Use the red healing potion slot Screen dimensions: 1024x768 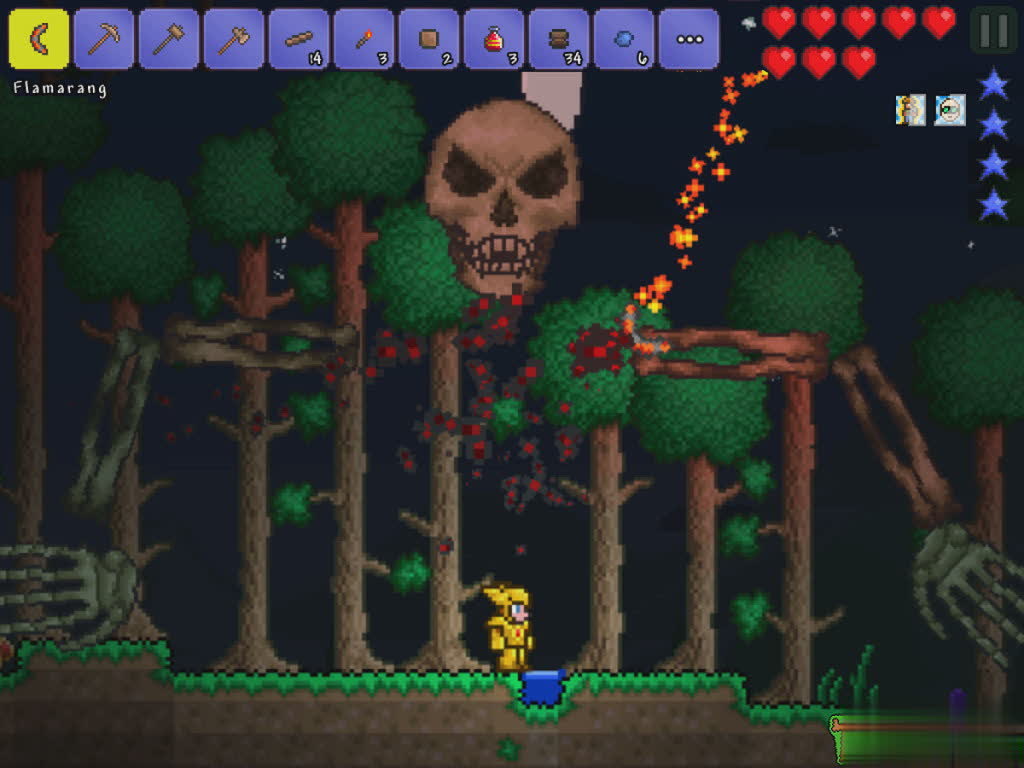pyautogui.click(x=494, y=39)
